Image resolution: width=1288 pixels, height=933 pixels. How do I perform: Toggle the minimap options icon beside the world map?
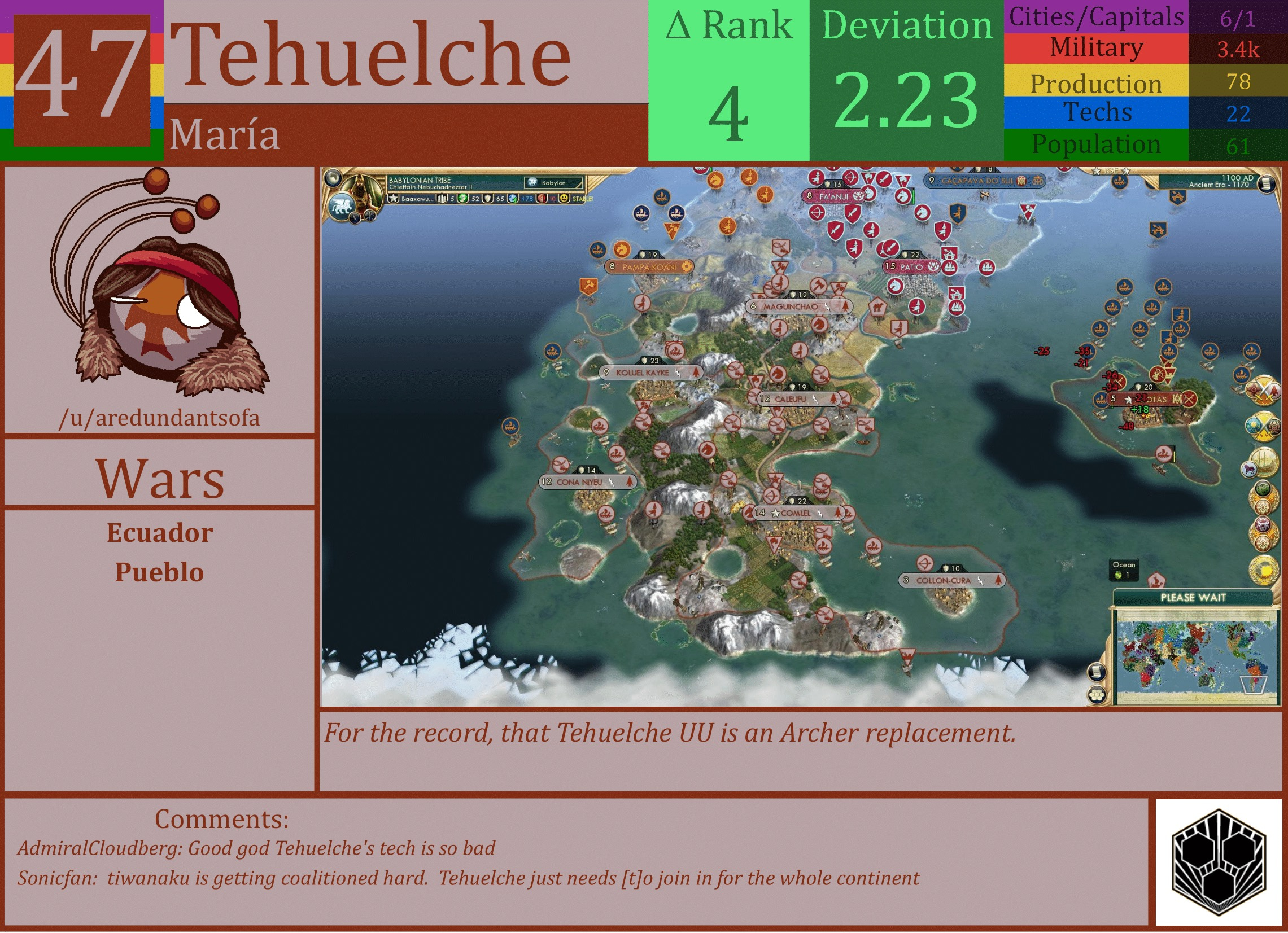tap(1096, 696)
